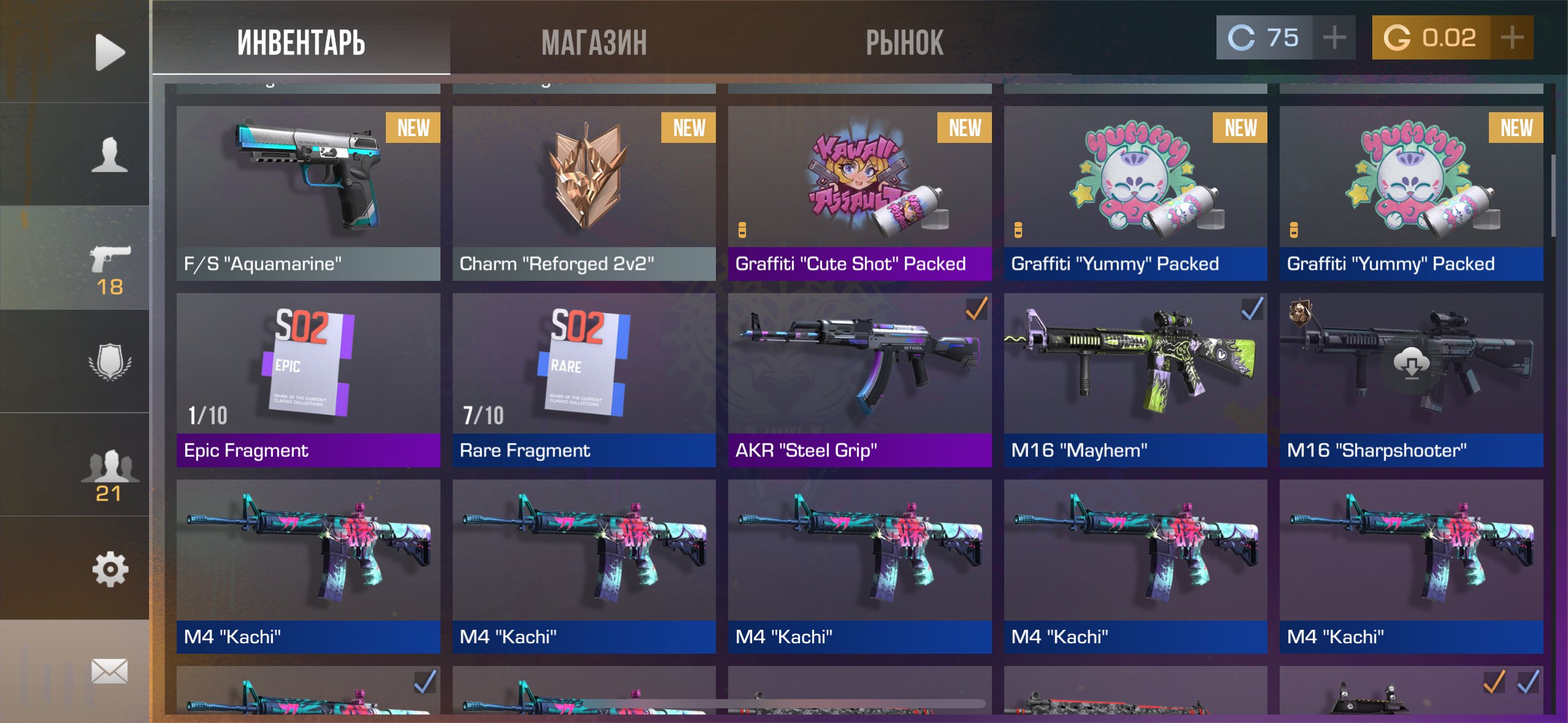Switch to the Магазин tab
Viewport: 1568px width, 723px height.
tap(594, 42)
